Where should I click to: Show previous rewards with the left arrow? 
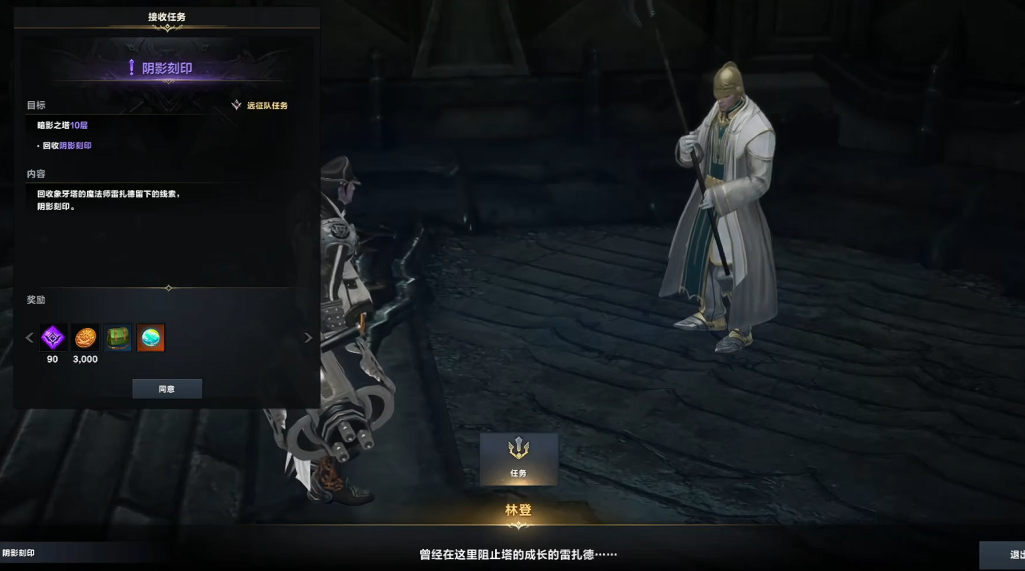pyautogui.click(x=29, y=338)
